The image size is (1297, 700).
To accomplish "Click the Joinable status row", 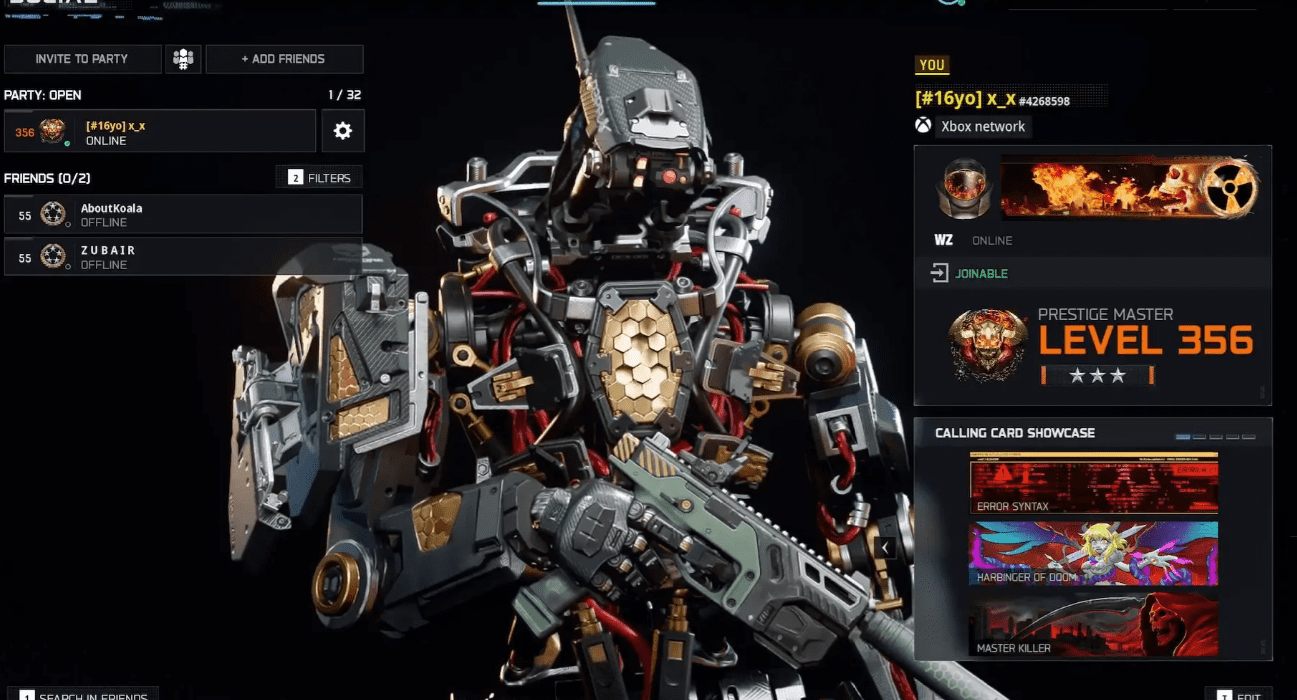I will tap(1092, 273).
